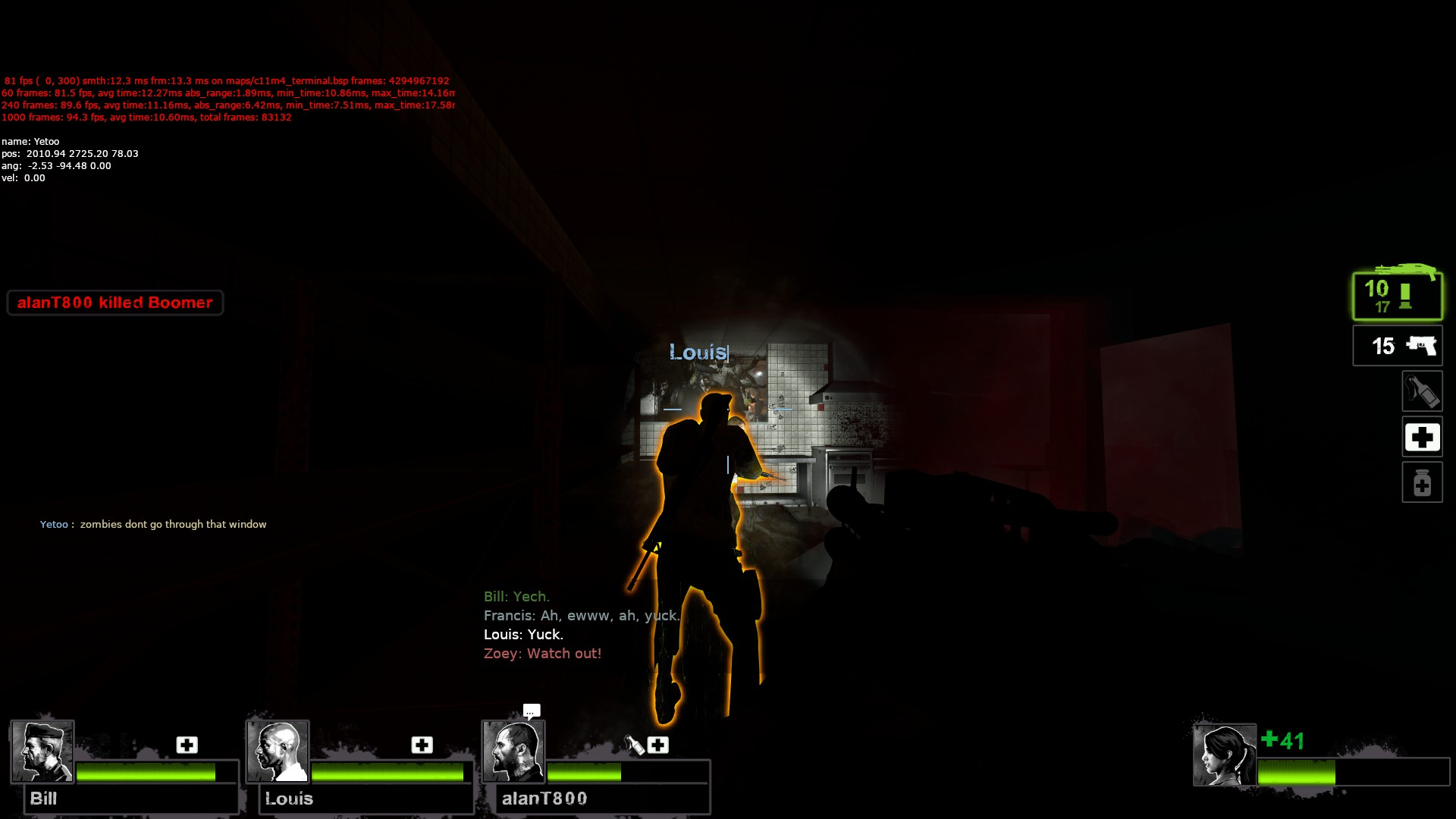Image resolution: width=1456 pixels, height=819 pixels.
Task: Select the pistol slot showing 15 ammo
Action: (1397, 346)
